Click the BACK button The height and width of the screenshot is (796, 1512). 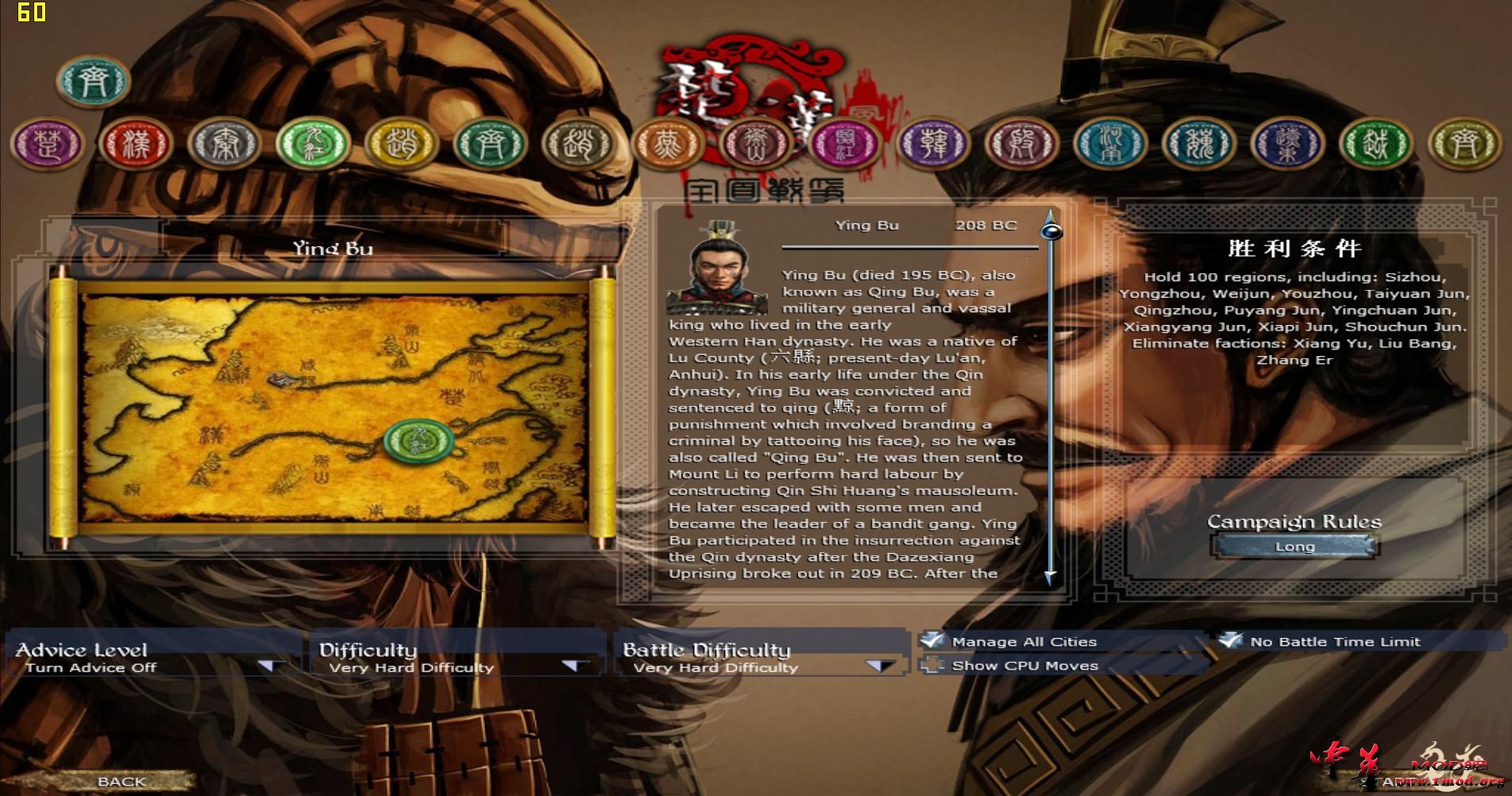coord(119,781)
